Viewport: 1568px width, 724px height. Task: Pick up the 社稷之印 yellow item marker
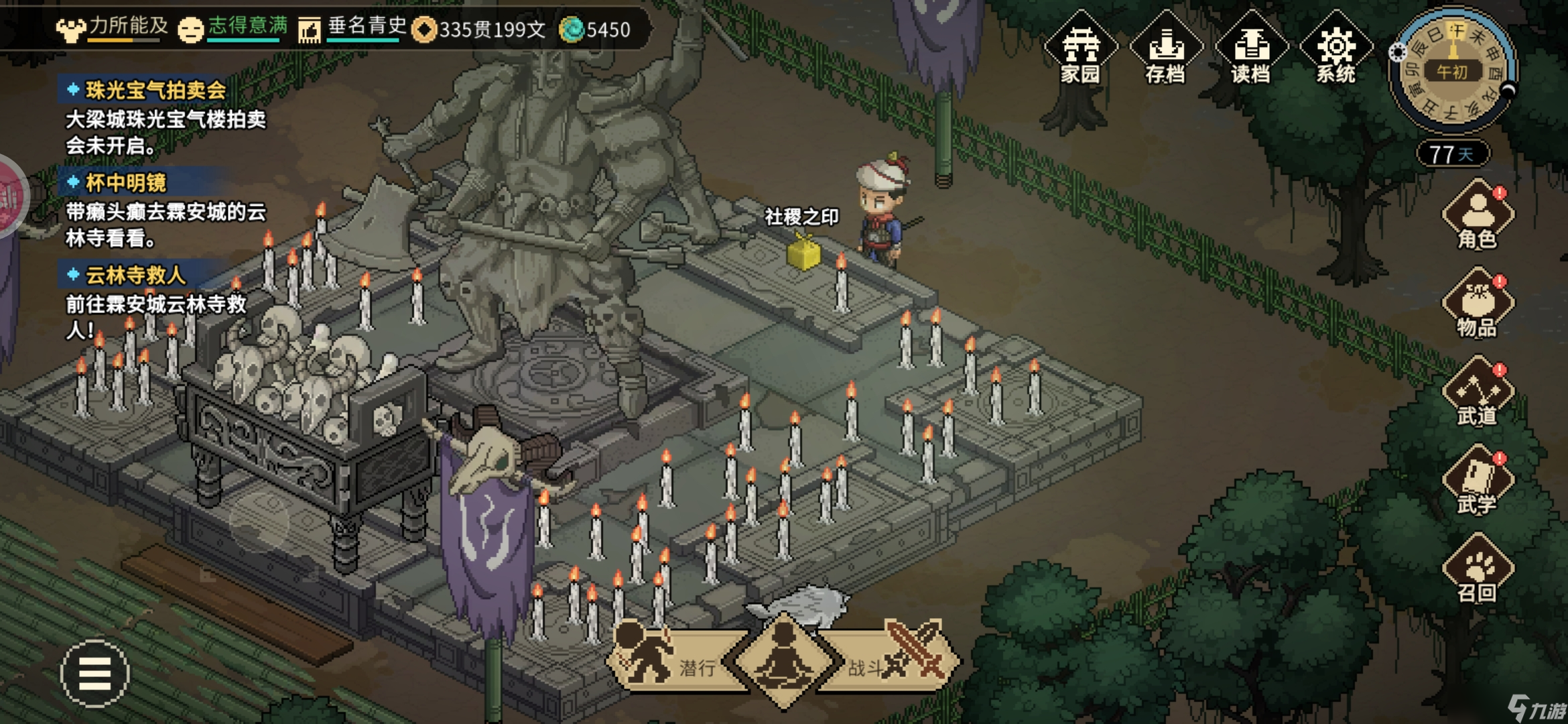(x=803, y=253)
